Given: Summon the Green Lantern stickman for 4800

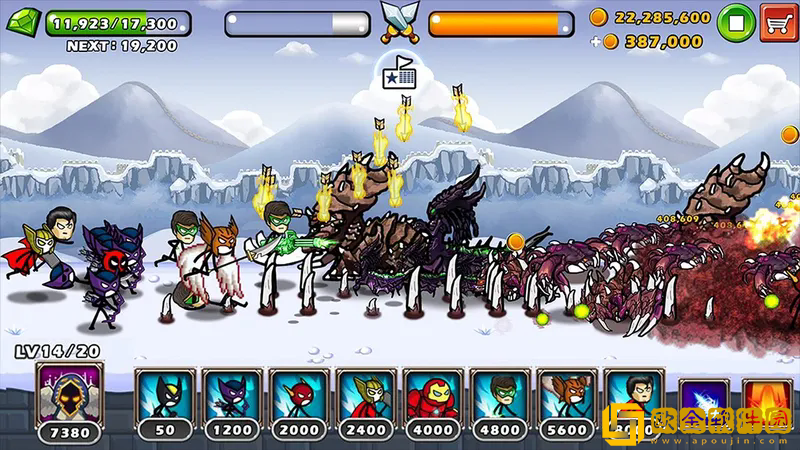Looking at the screenshot, I should 500,397.
